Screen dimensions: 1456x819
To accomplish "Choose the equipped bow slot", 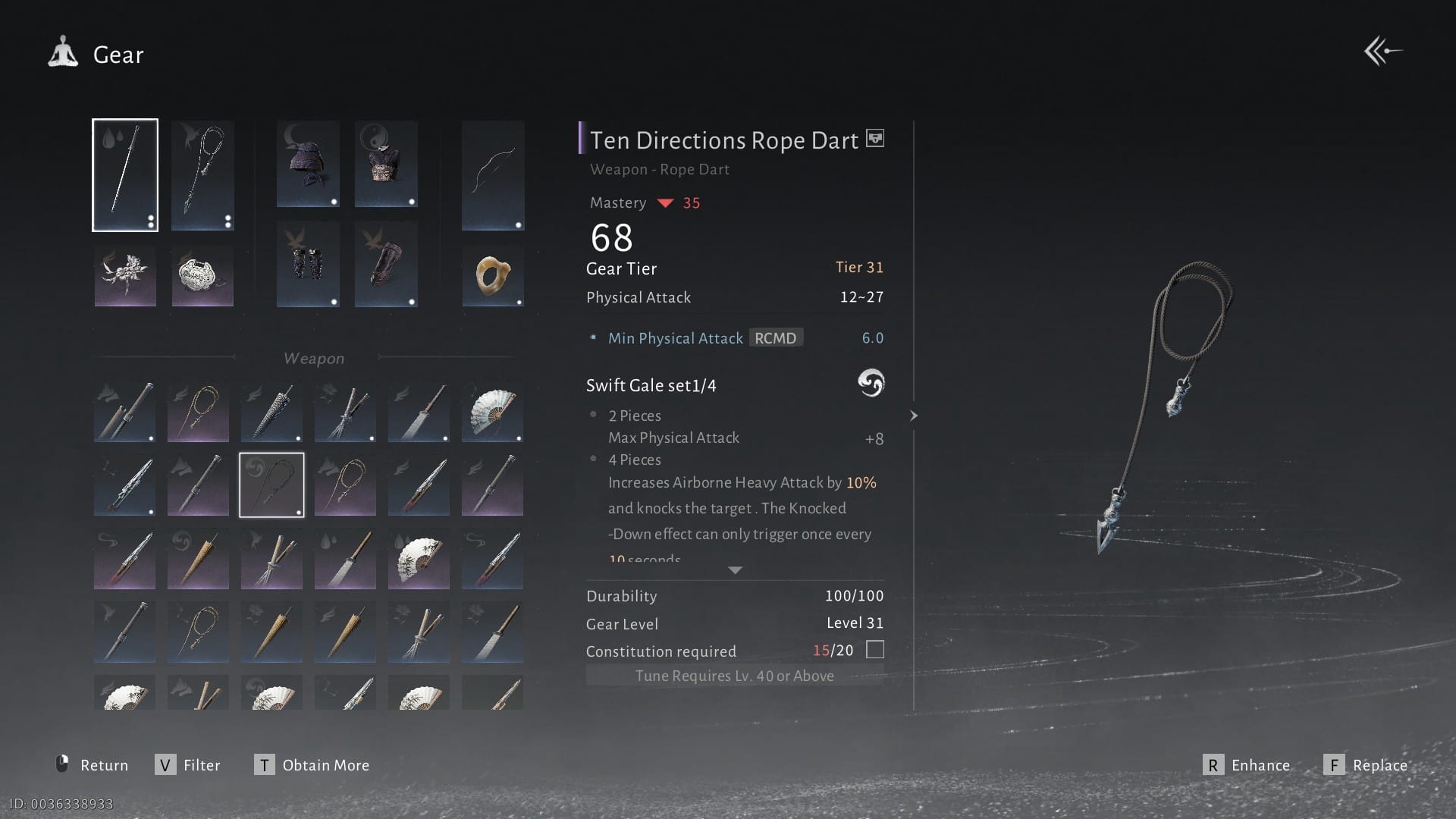I will point(493,175).
